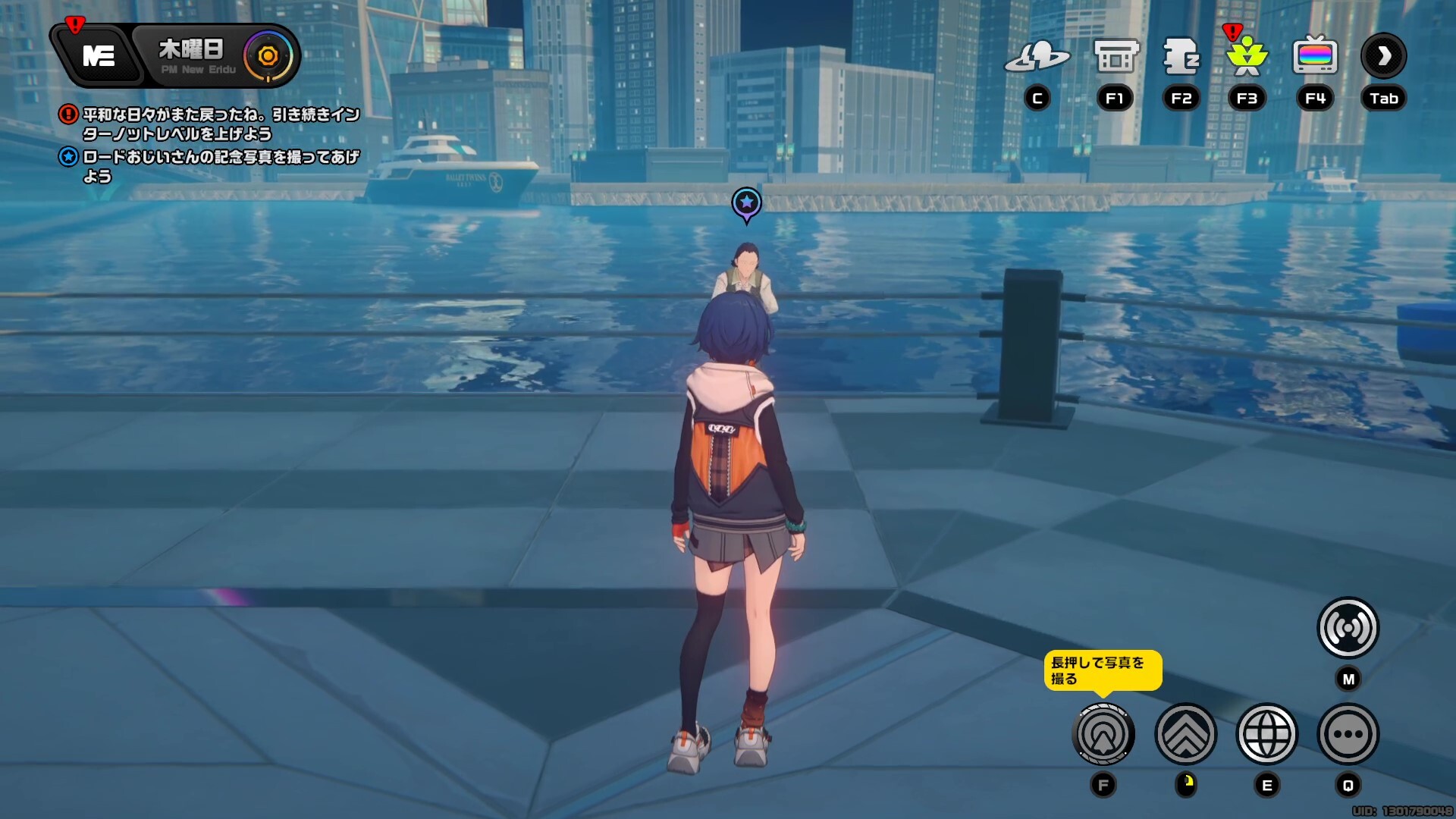Open the rainbow television icon
Screen dimensions: 1456x819
(1315, 56)
